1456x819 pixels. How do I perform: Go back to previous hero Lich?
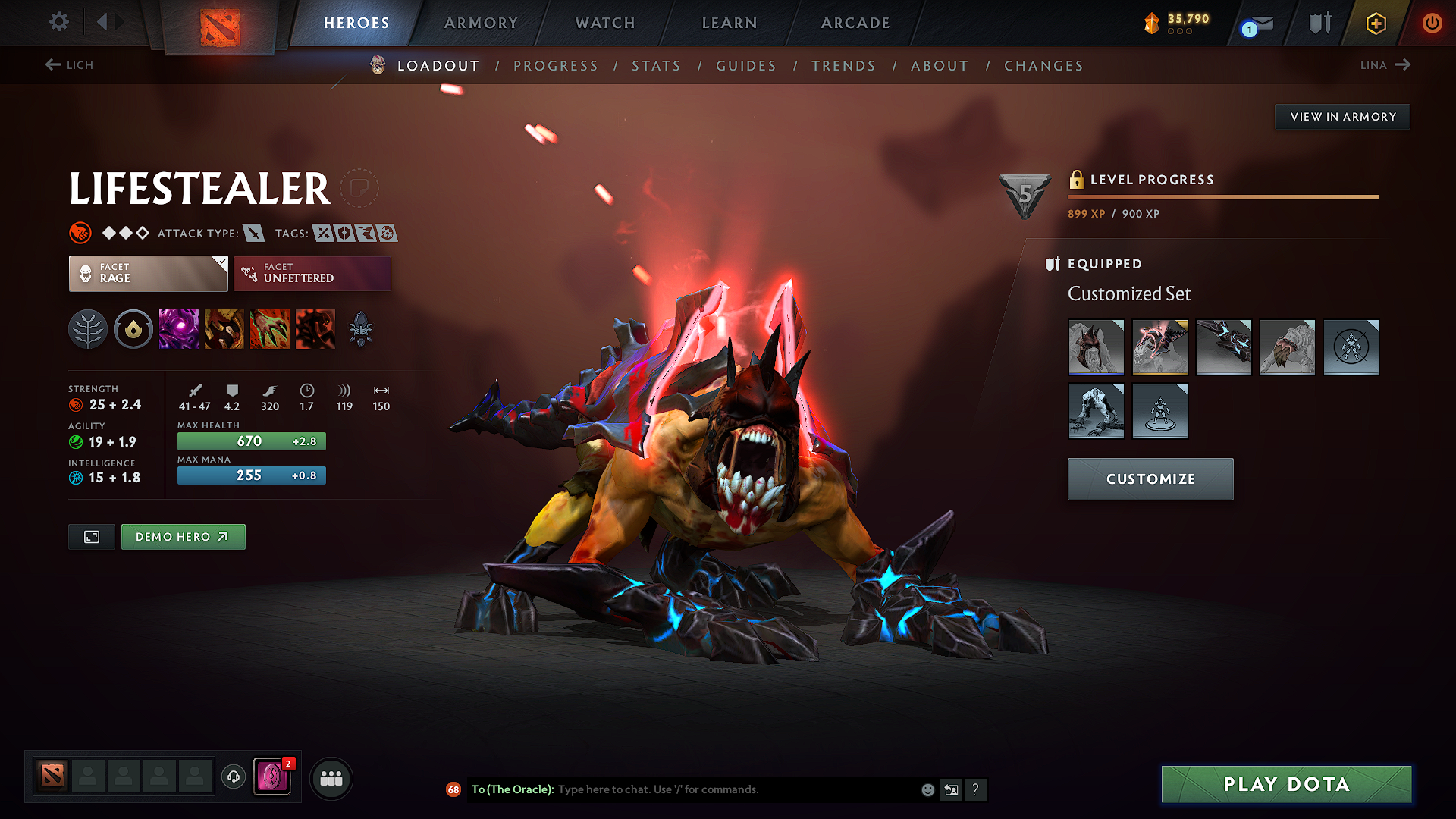tap(69, 65)
